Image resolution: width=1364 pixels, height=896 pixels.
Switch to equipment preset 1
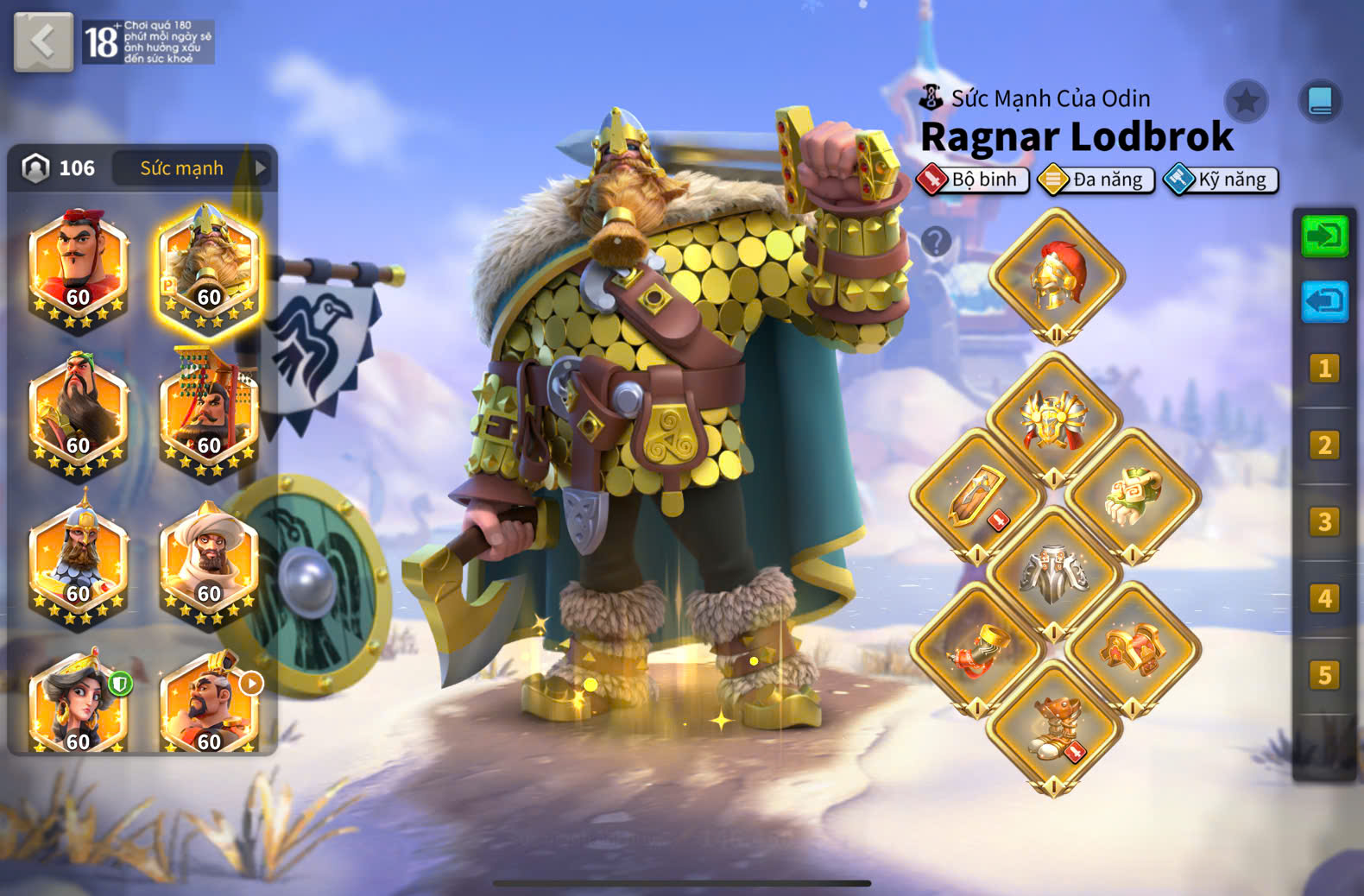(x=1324, y=369)
